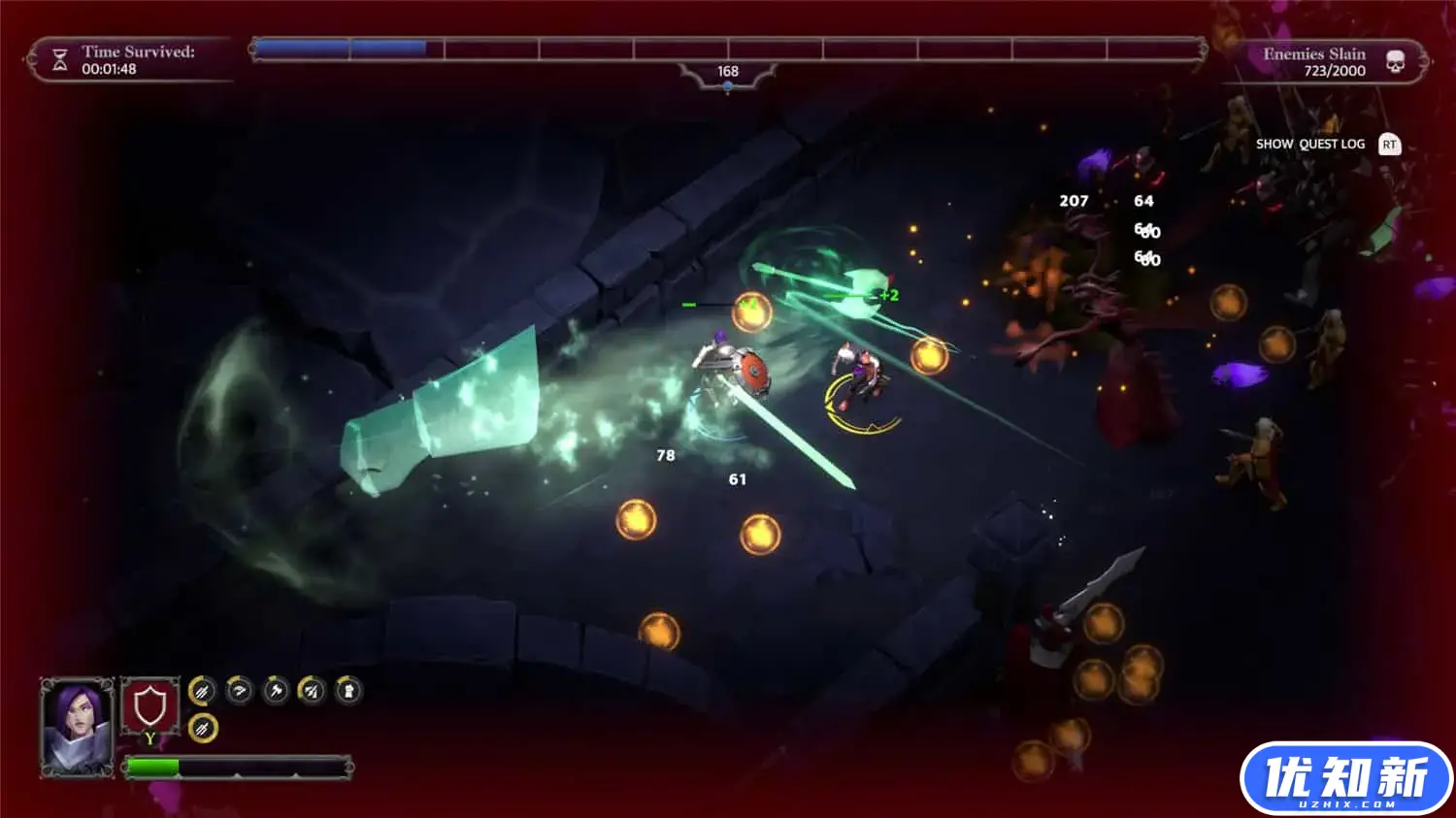1456x818 pixels.
Task: Click the hourglass icon beside Time Survived
Action: click(x=60, y=61)
